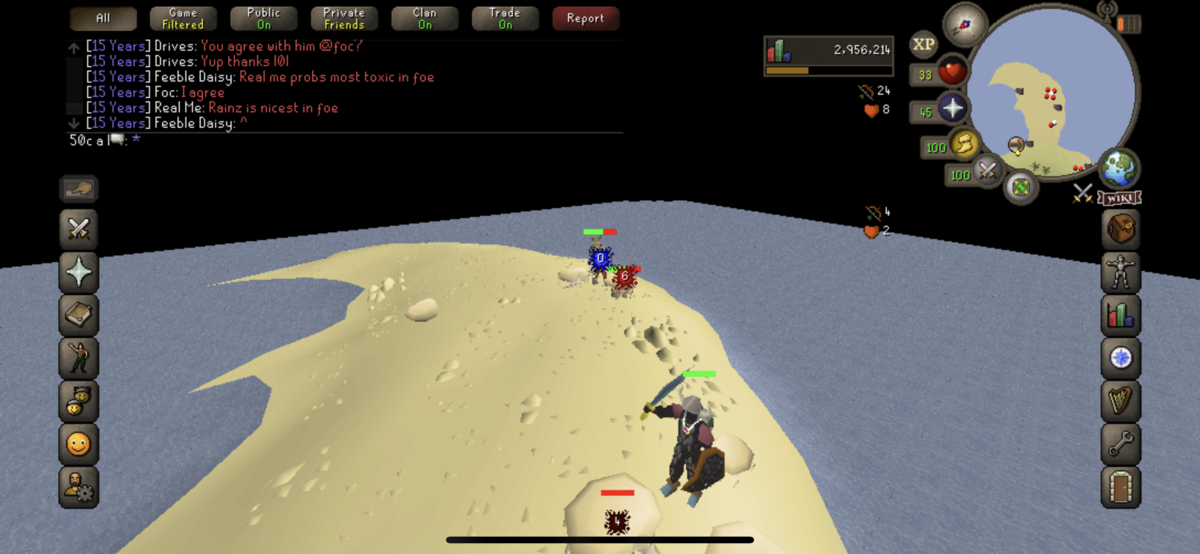Switch to the All chat tab
Viewport: 1200px width, 554px height.
pyautogui.click(x=103, y=19)
